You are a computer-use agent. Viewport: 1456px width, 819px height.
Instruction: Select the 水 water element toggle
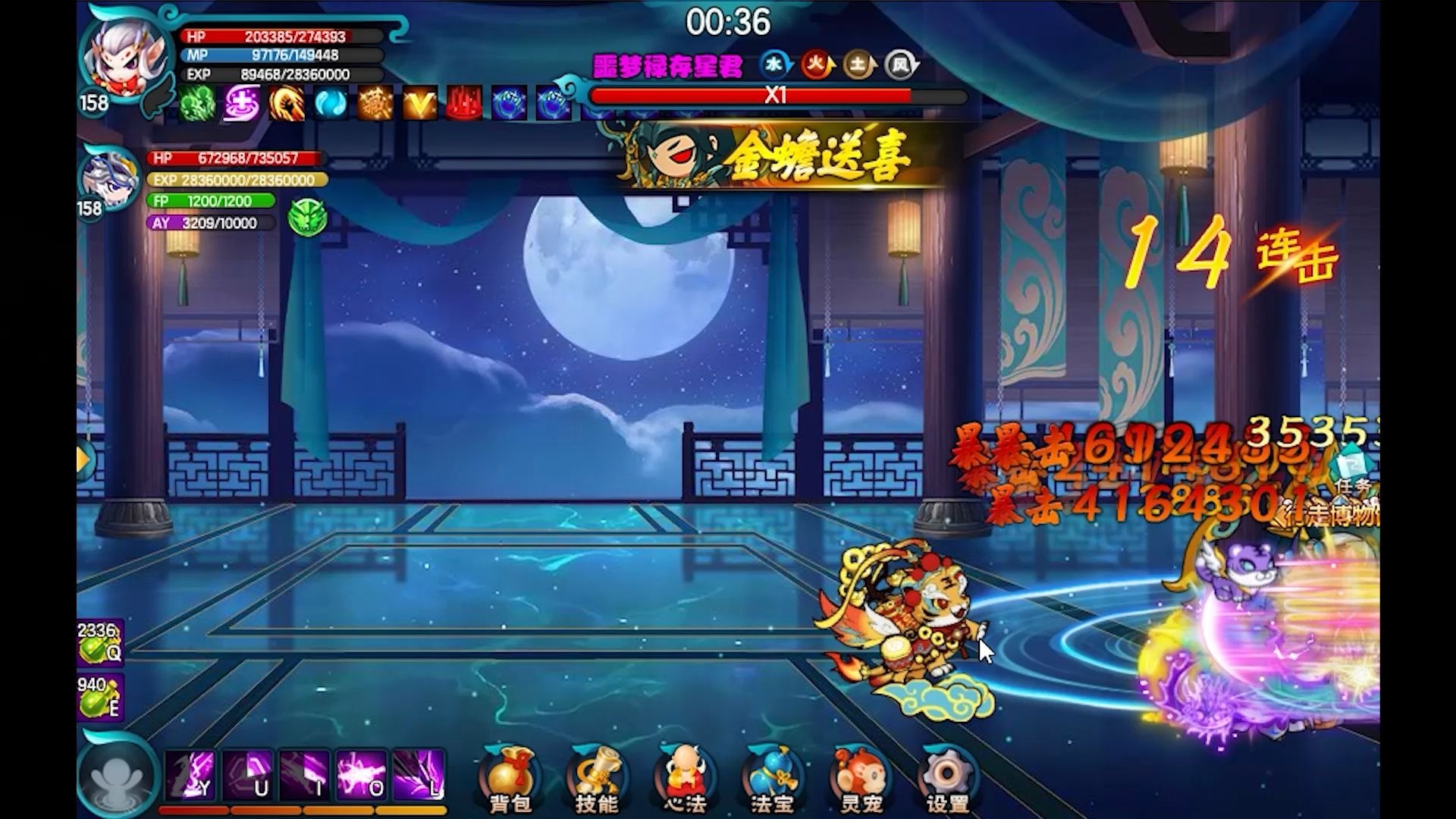(774, 64)
